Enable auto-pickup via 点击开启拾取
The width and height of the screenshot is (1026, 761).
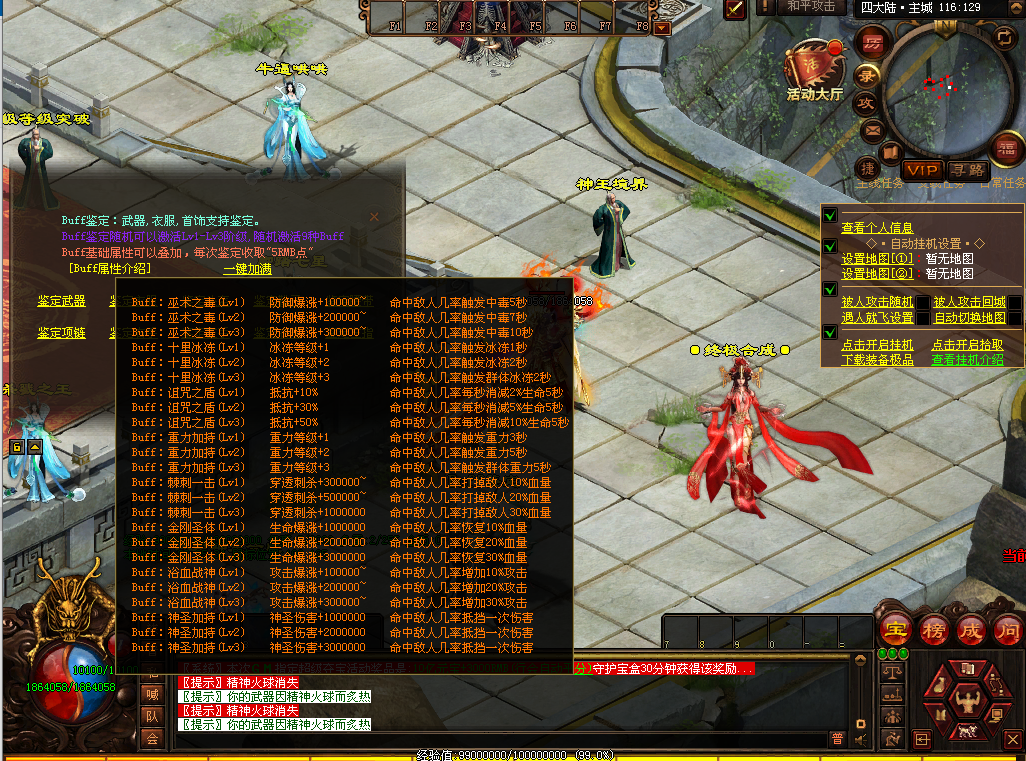[x=967, y=345]
